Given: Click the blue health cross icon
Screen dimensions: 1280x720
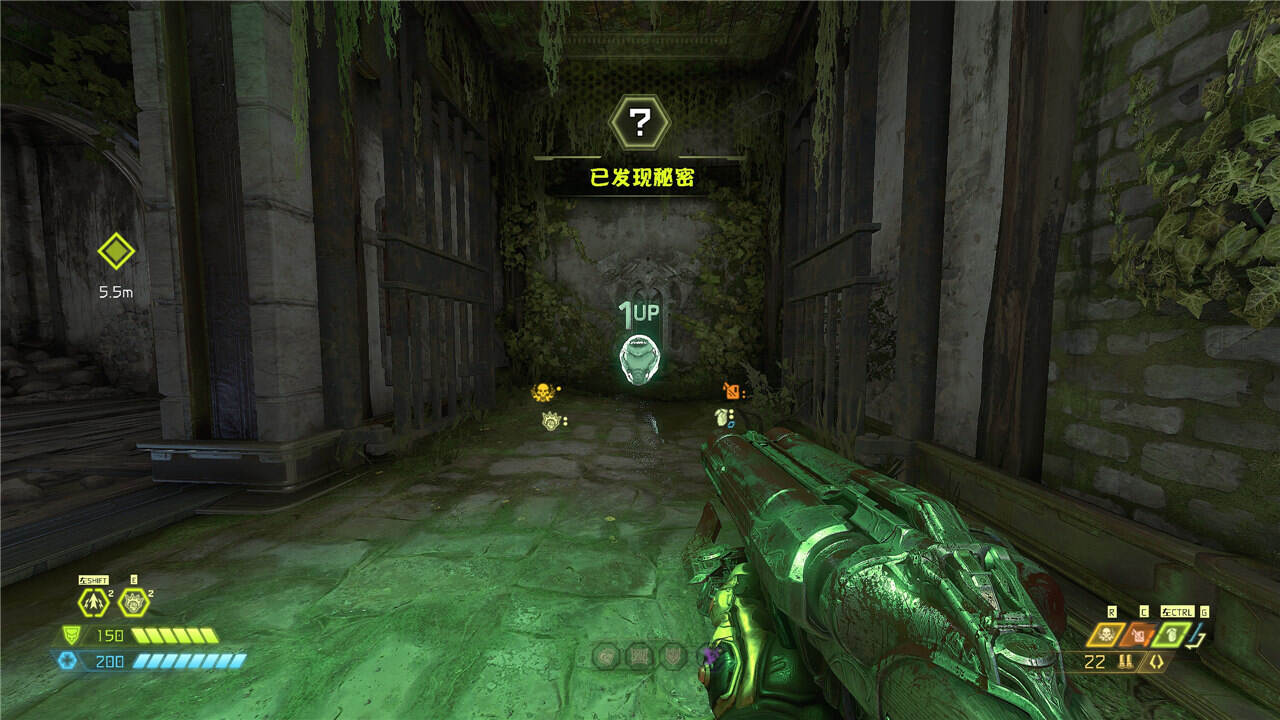Looking at the screenshot, I should click(68, 660).
